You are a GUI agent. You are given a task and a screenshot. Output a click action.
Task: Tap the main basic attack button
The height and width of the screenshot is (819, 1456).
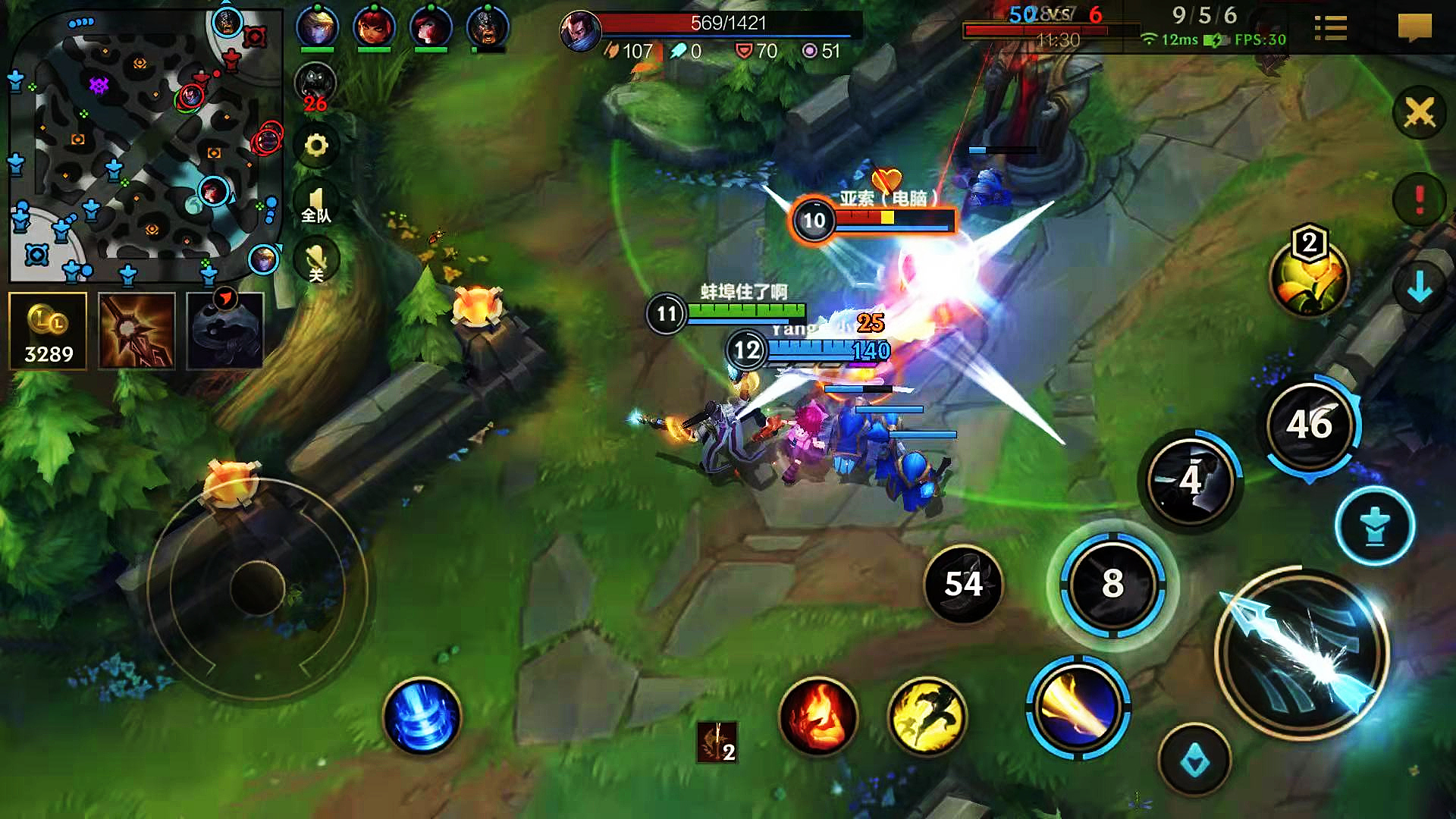point(1302,654)
